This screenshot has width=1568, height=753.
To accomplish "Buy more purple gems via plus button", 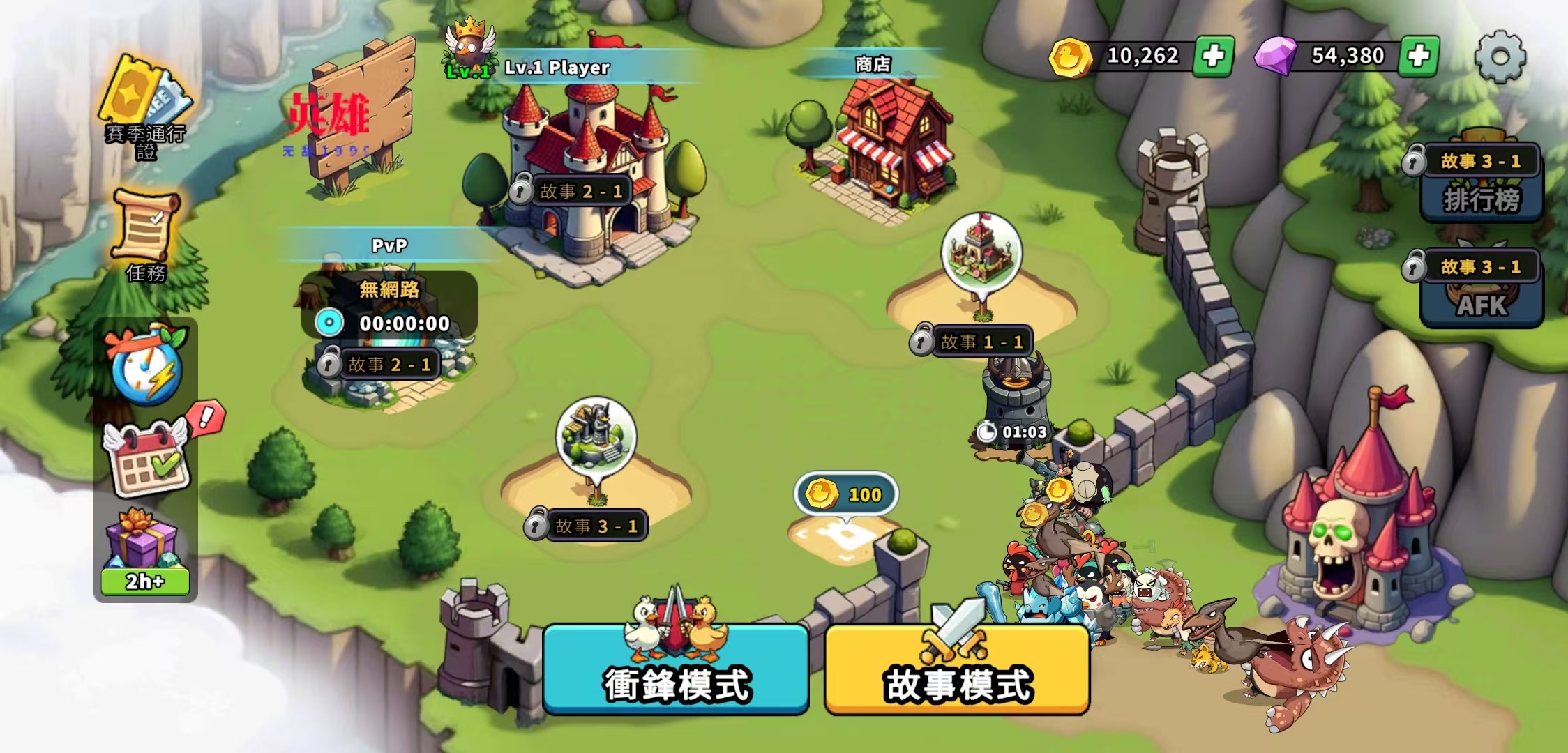I will pos(1419,56).
